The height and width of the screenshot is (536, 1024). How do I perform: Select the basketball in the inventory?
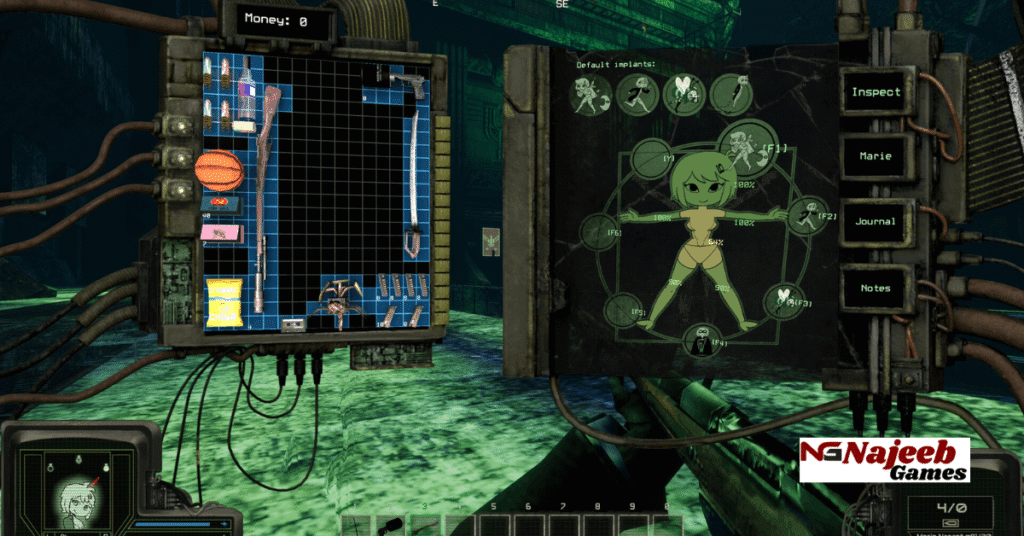coord(219,169)
